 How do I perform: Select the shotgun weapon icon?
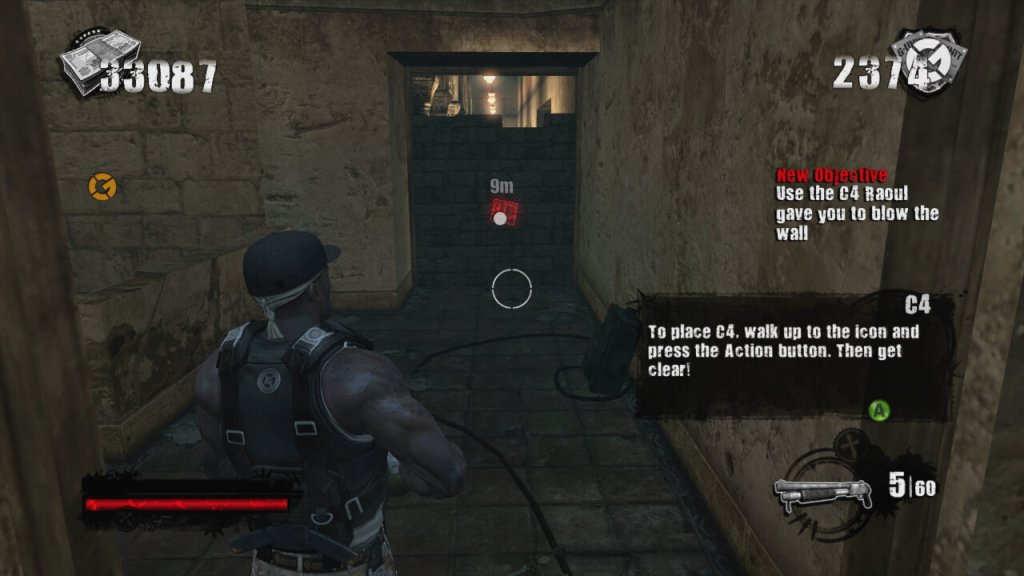click(818, 491)
